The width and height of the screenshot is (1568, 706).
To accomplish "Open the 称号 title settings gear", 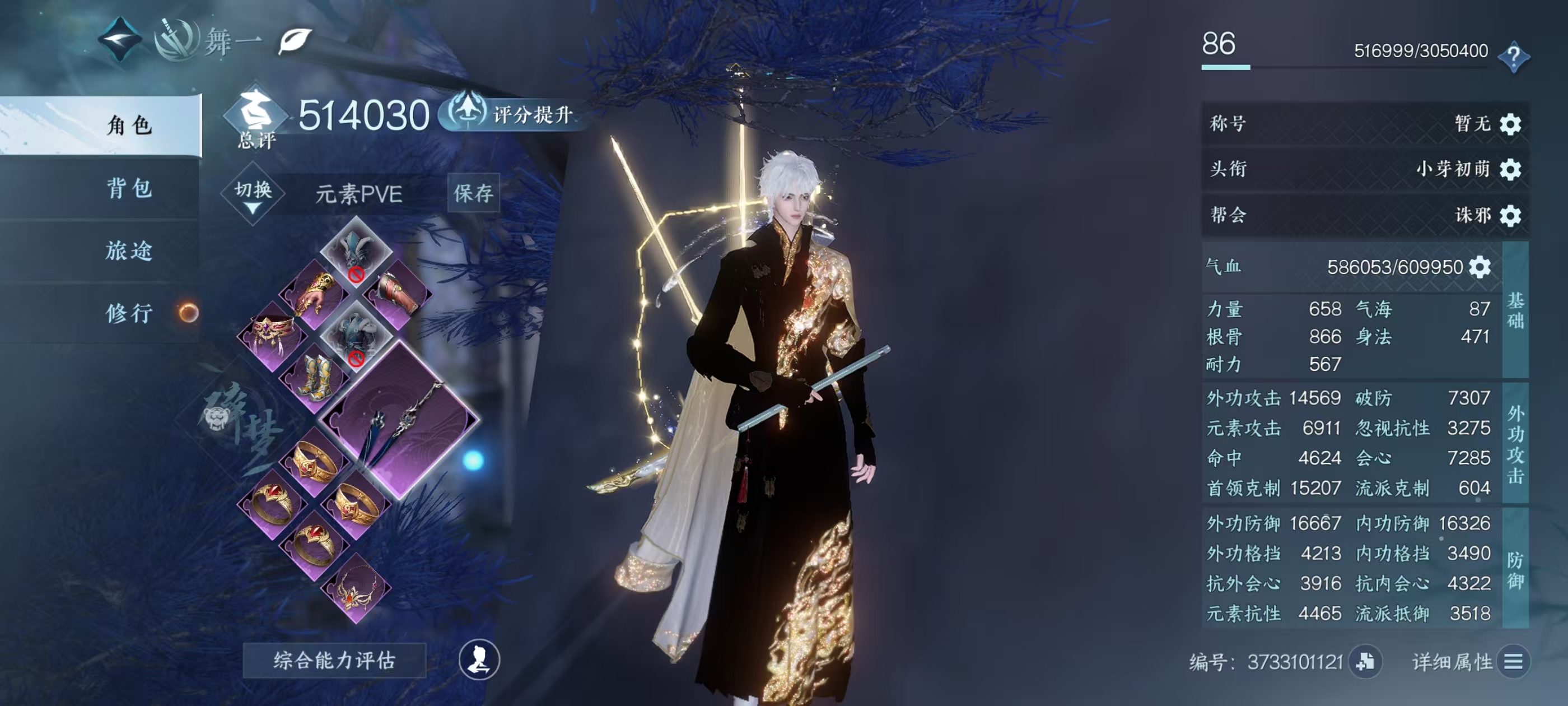I will tap(1510, 124).
